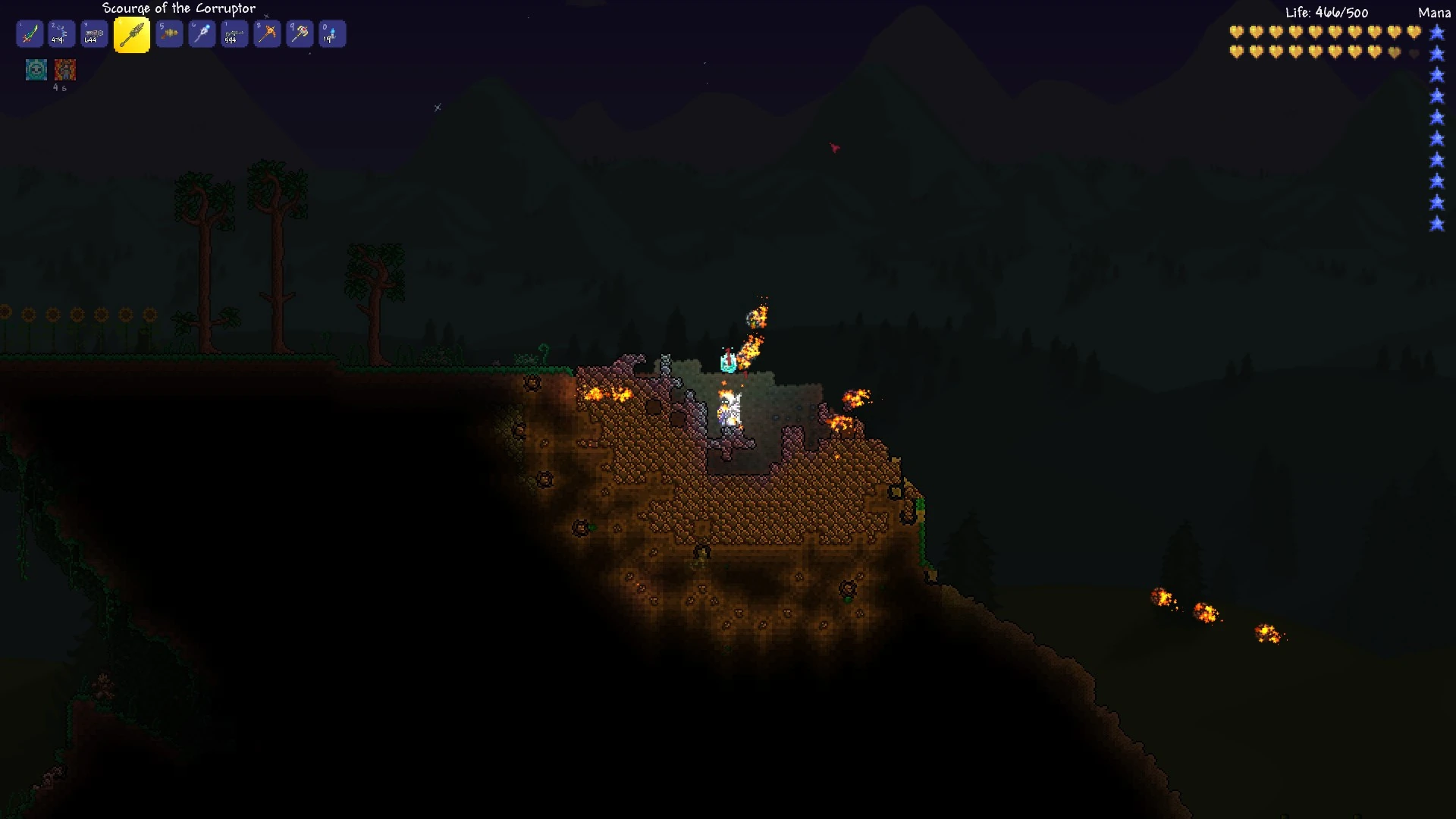
Task: Select the stacked item in hotbar slot 2
Action: click(x=62, y=33)
